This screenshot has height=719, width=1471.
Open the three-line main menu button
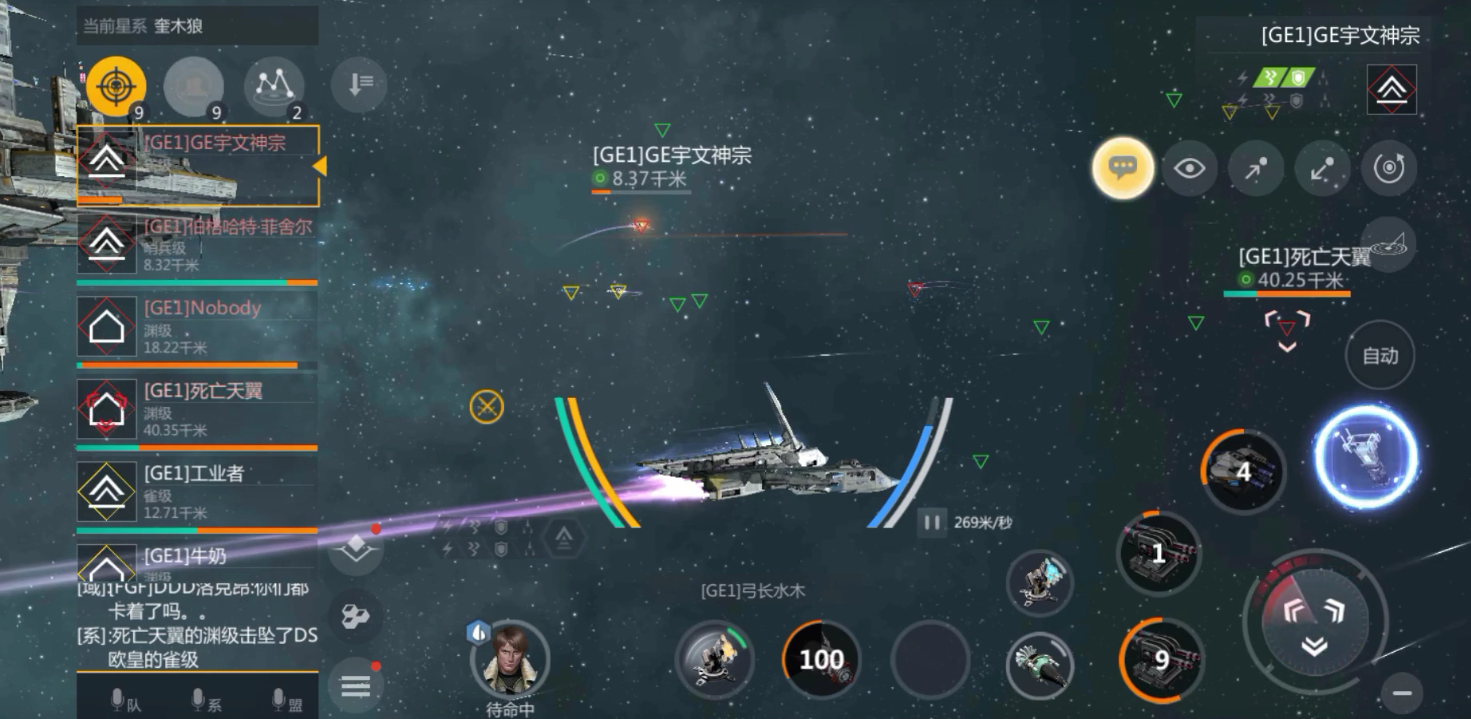click(356, 686)
